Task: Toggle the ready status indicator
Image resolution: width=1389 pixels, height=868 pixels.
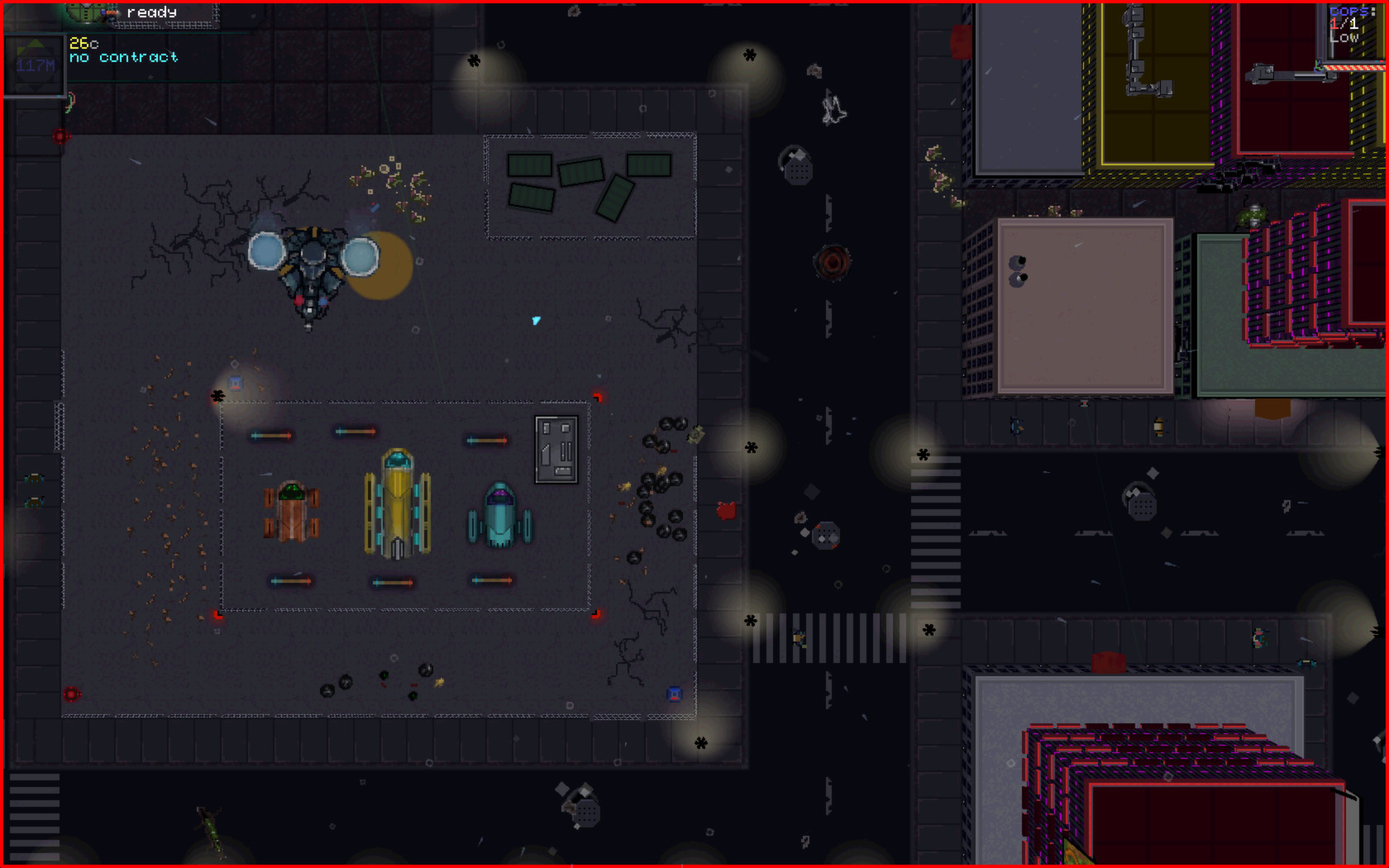Action: pyautogui.click(x=150, y=12)
